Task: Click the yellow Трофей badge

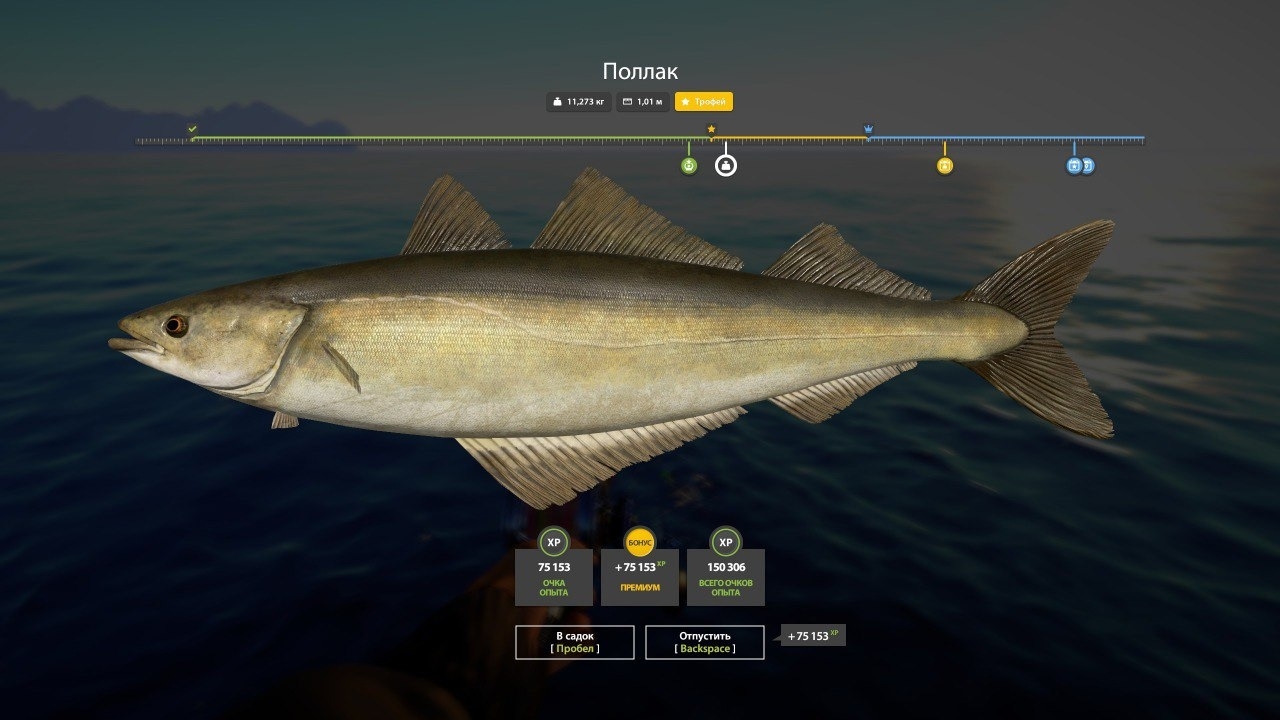Action: 703,101
